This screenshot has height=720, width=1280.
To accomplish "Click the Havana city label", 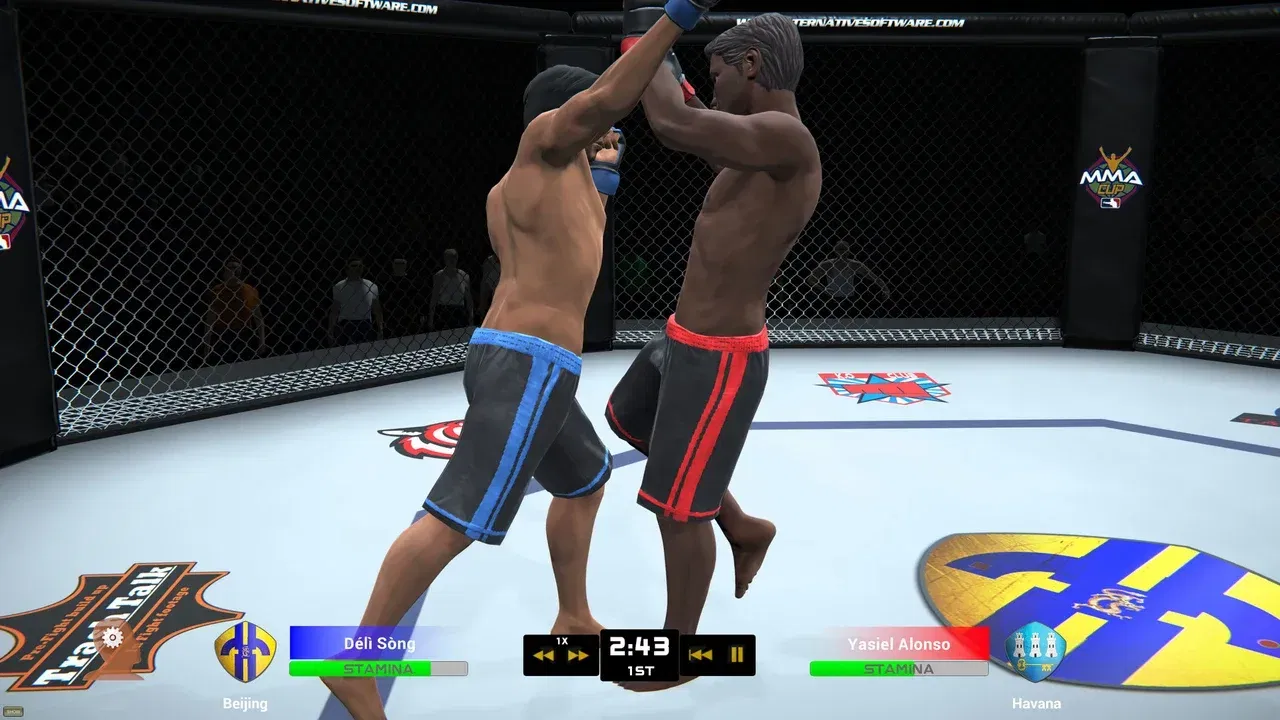I will pyautogui.click(x=1036, y=703).
